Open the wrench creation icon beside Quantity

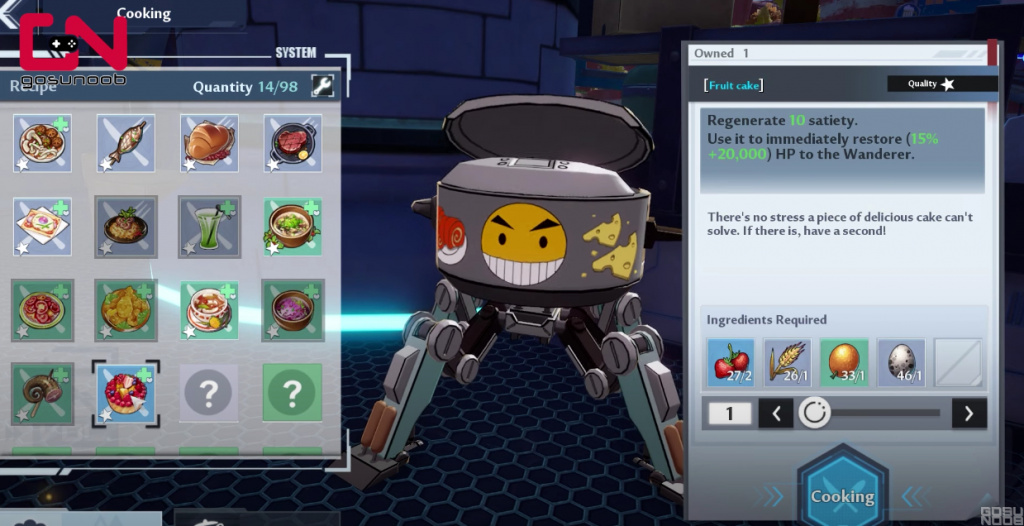[322, 86]
